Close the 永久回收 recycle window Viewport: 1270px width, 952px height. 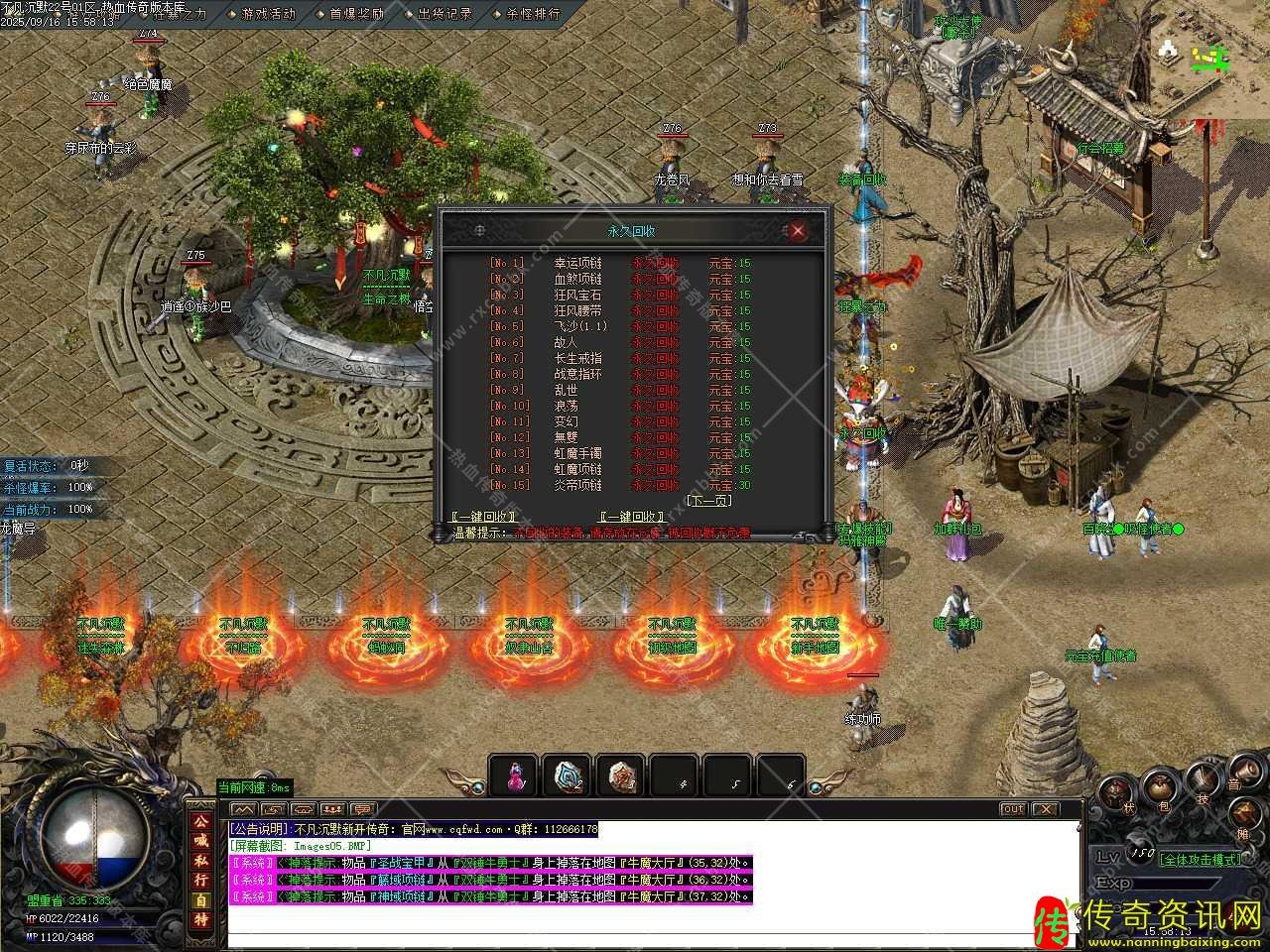(797, 231)
